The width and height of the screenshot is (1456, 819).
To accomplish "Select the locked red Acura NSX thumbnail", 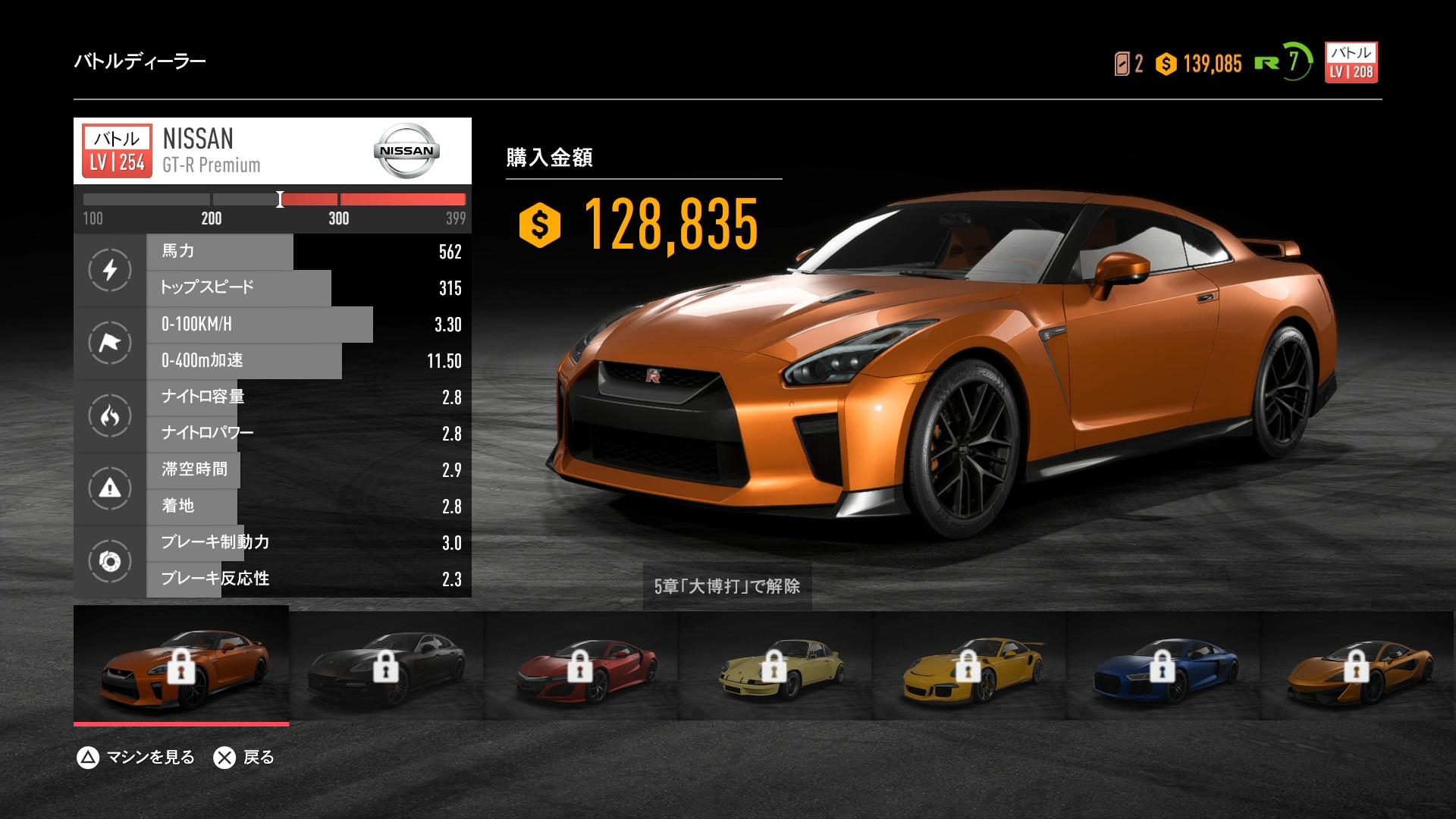I will tap(581, 665).
